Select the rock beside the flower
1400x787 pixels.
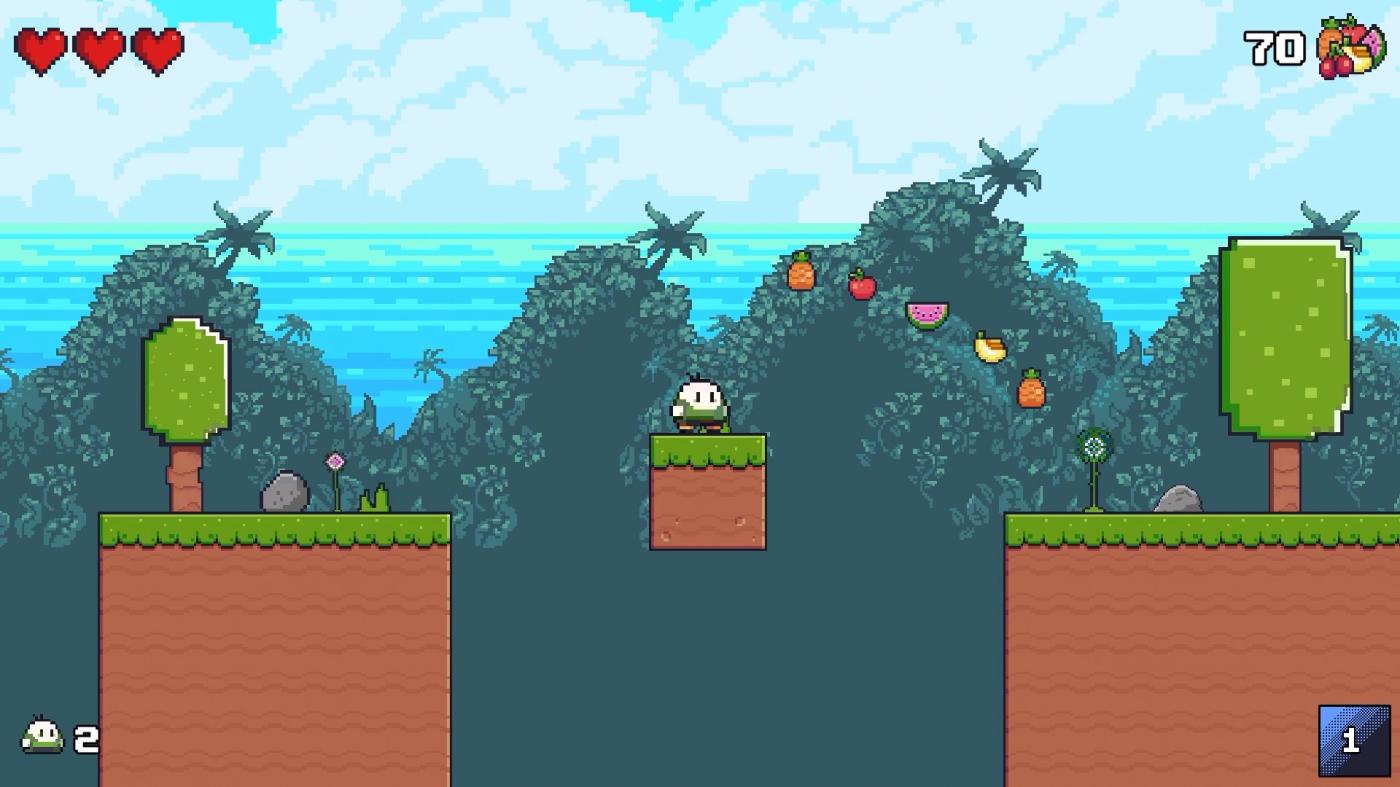(x=283, y=490)
